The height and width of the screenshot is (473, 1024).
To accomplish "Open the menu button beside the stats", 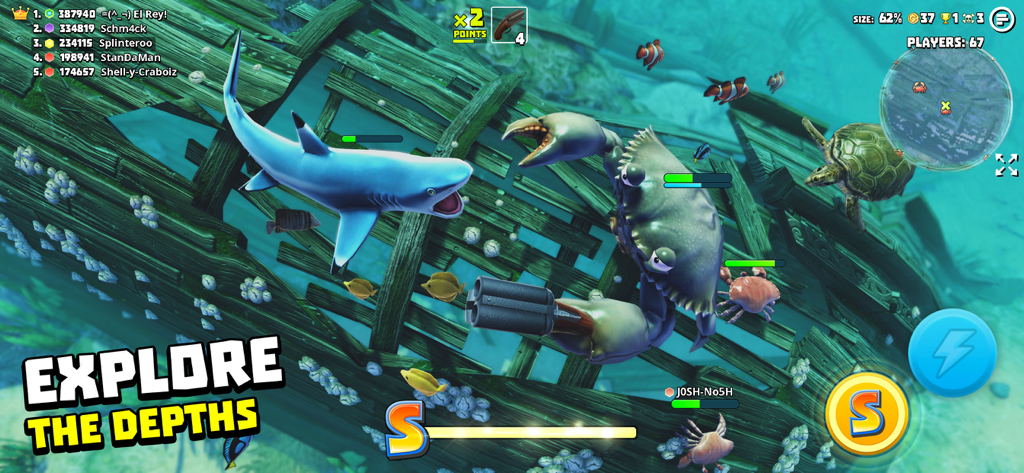I will pos(1002,19).
